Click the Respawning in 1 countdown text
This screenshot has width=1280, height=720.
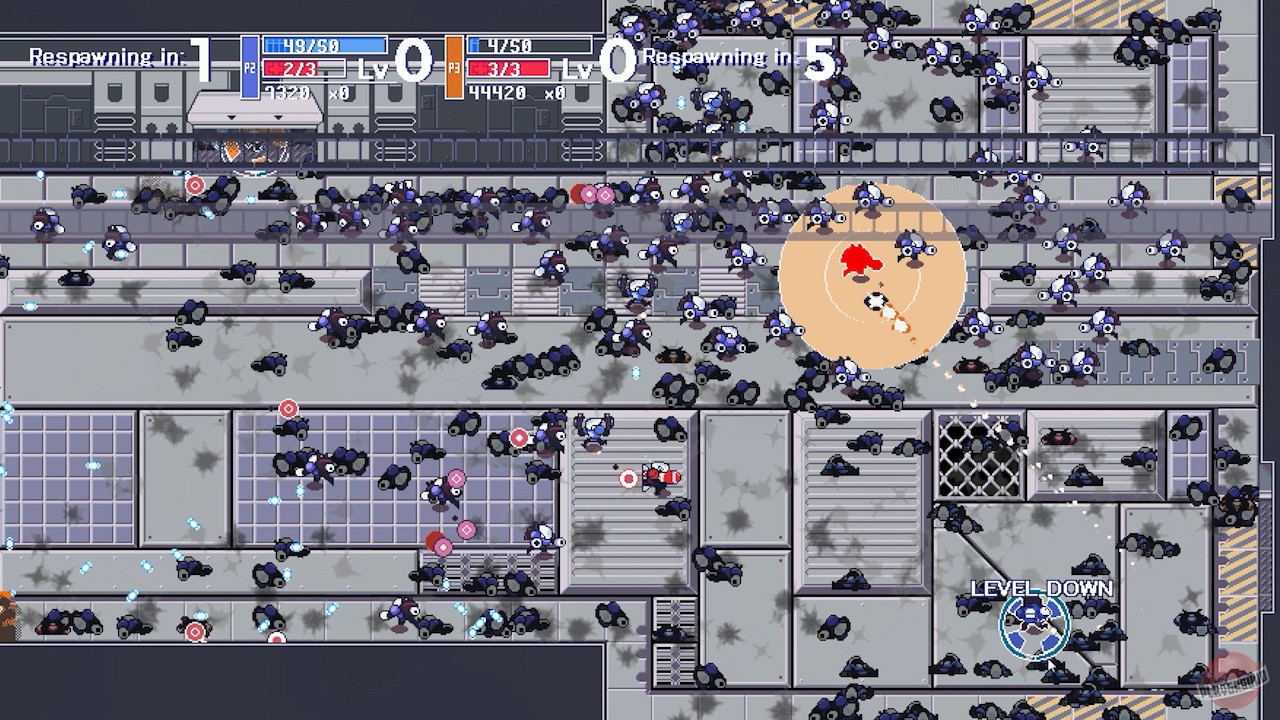coord(117,55)
